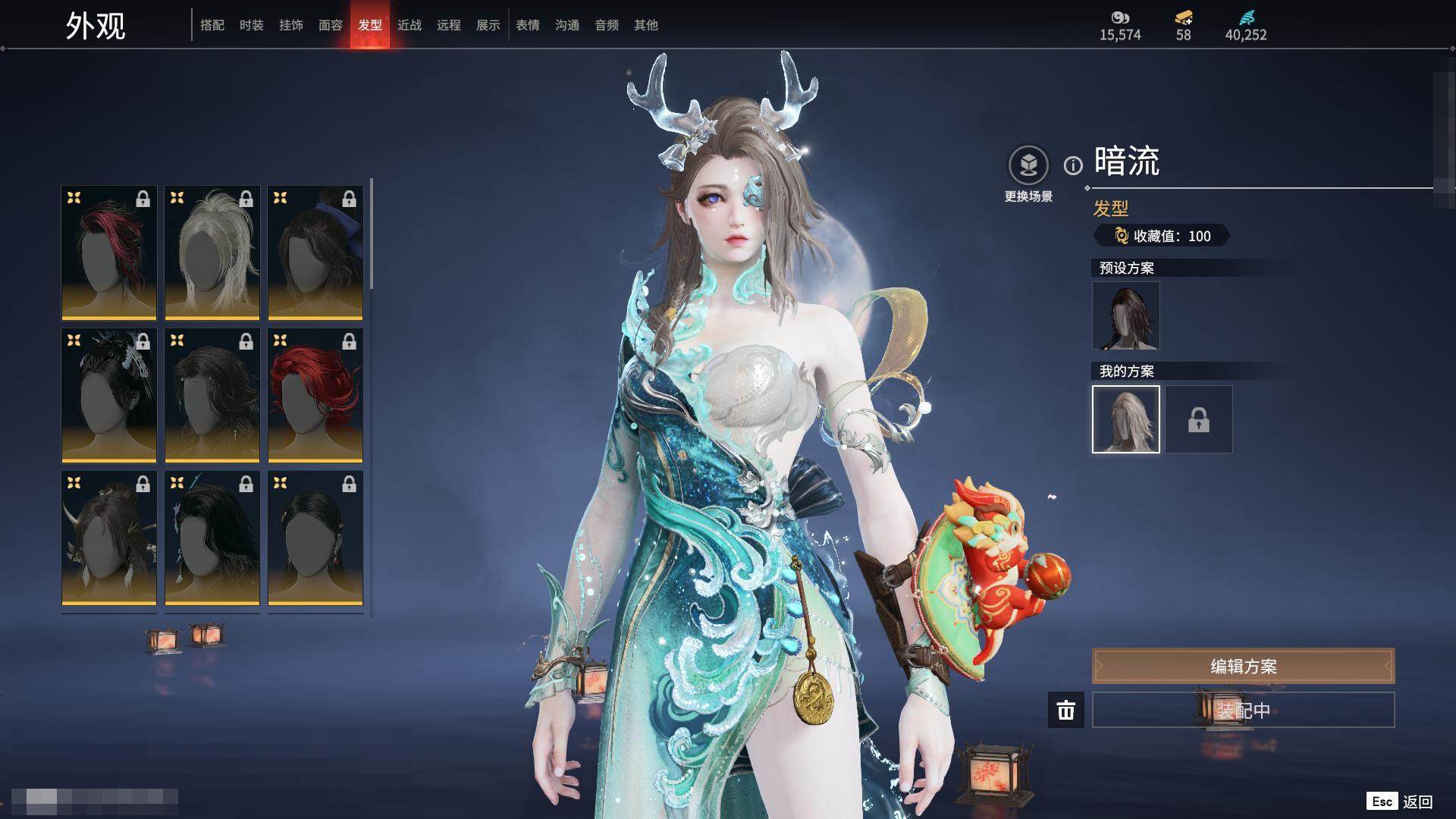Screen dimensions: 1456x819
Task: Open the info icon beside 暗流
Action: 1073,165
